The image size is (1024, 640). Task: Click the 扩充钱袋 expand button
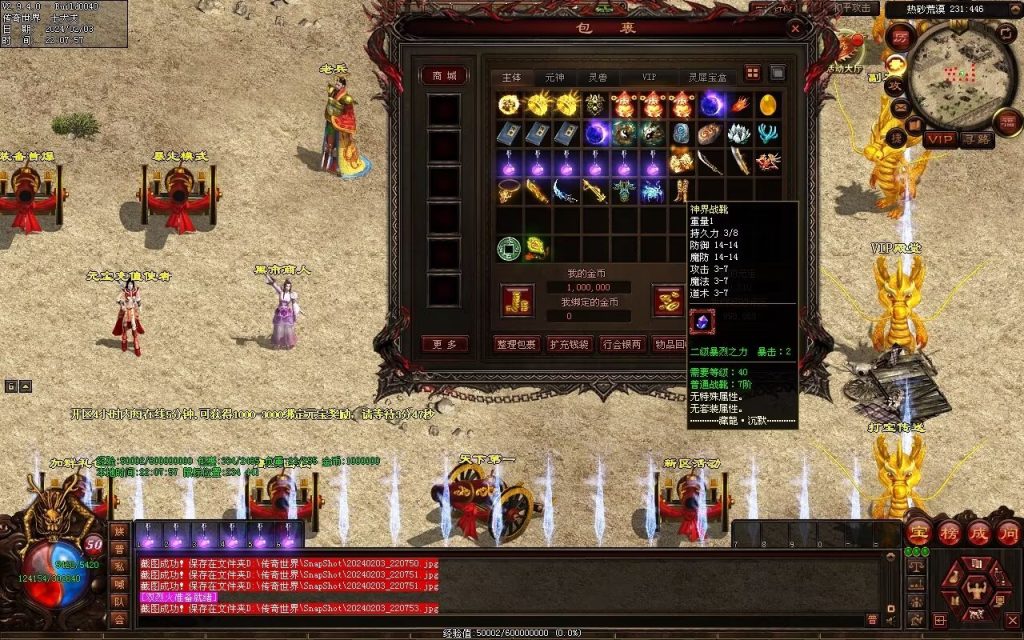pos(569,344)
